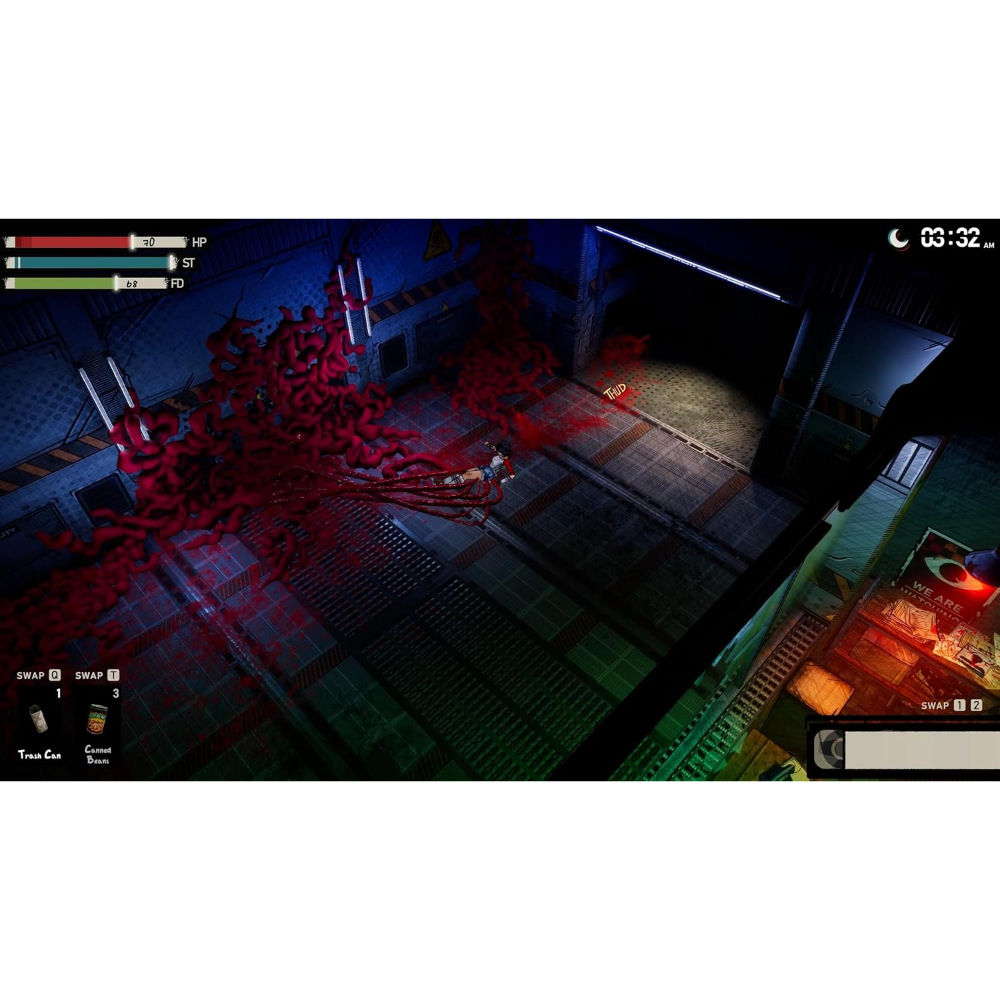This screenshot has width=1000, height=1000.
Task: Click the VHS tape weapon slot
Action: (x=905, y=749)
